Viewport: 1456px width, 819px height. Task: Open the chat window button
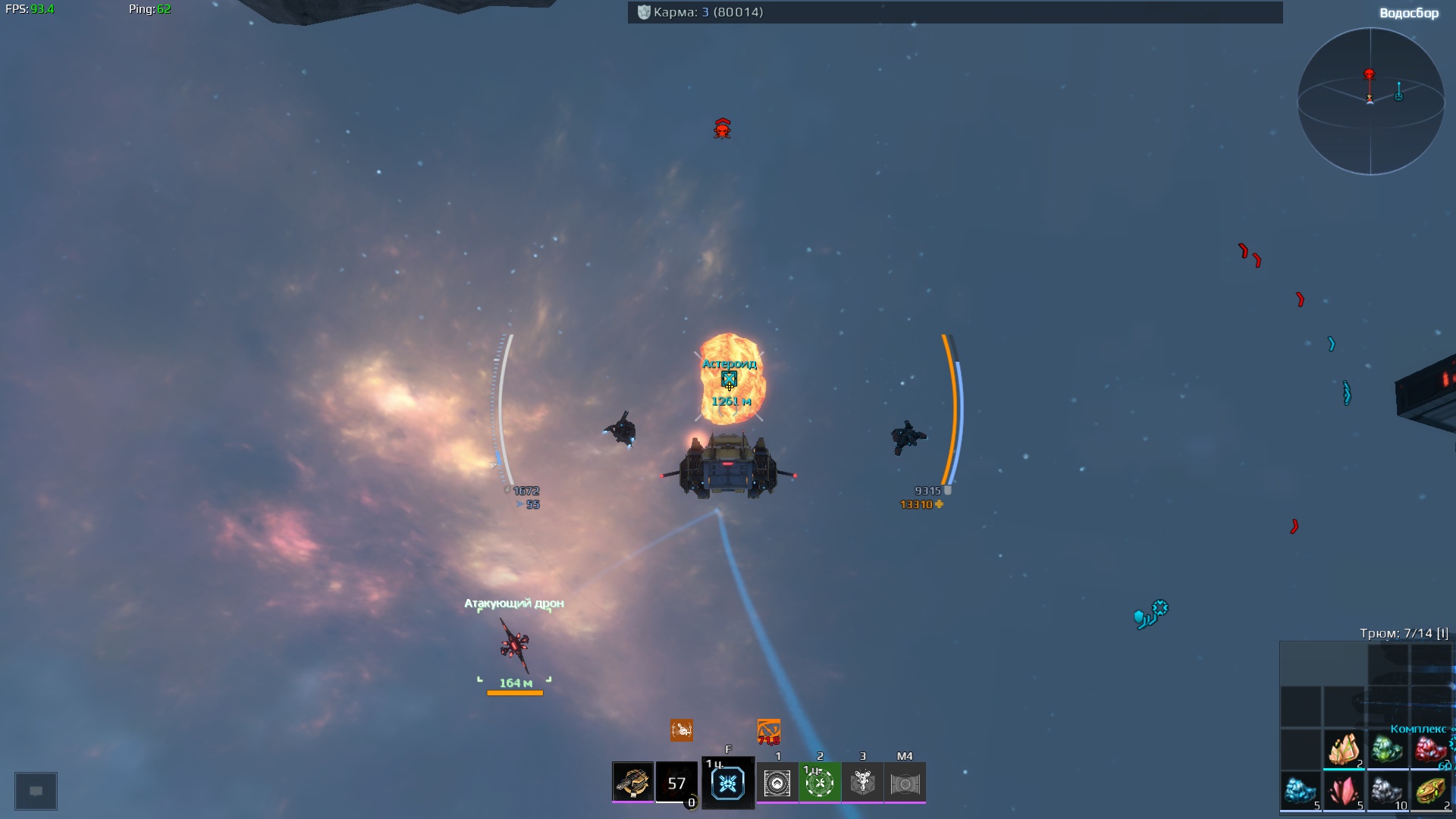pos(36,791)
